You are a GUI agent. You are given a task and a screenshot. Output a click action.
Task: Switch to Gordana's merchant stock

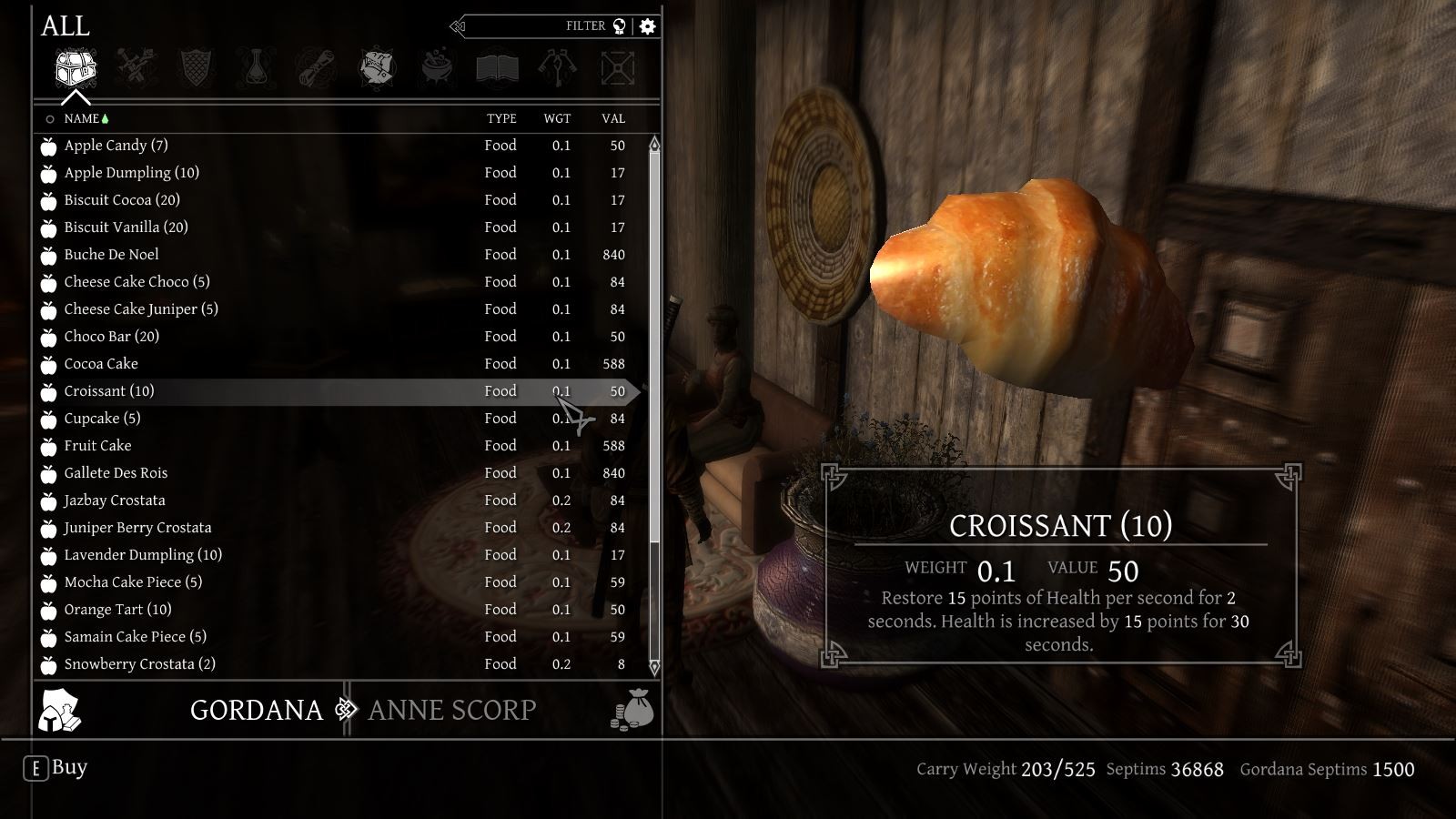coord(256,710)
